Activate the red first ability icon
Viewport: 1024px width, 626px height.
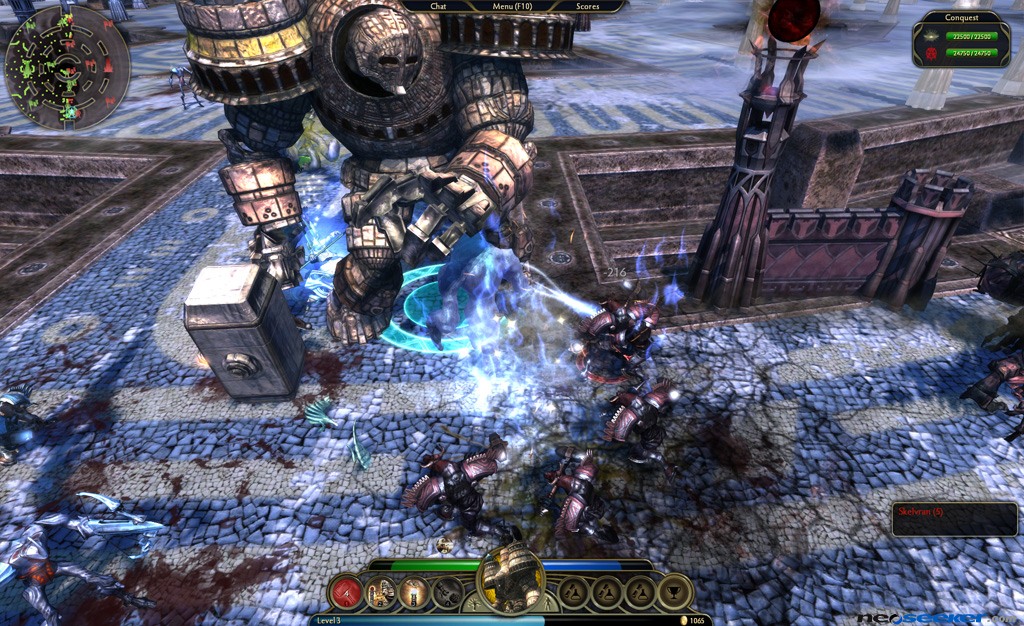tap(346, 593)
